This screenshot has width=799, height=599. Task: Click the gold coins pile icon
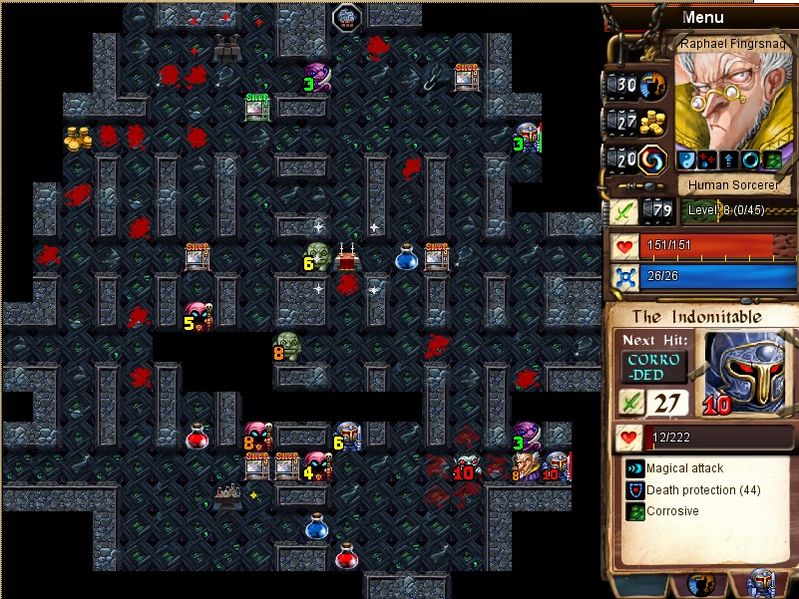(x=653, y=122)
